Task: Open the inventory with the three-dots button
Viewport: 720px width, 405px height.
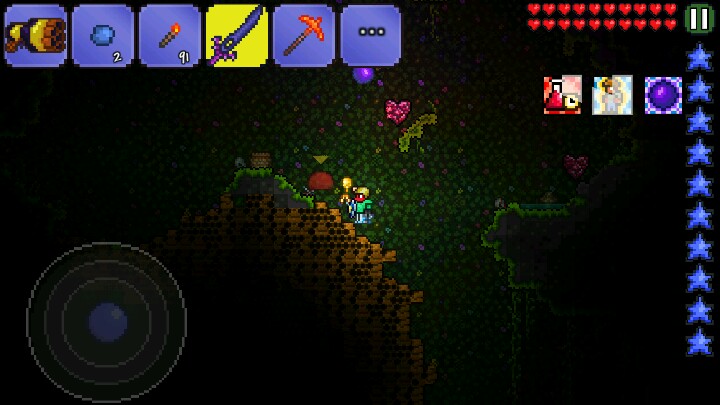Action: (370, 35)
